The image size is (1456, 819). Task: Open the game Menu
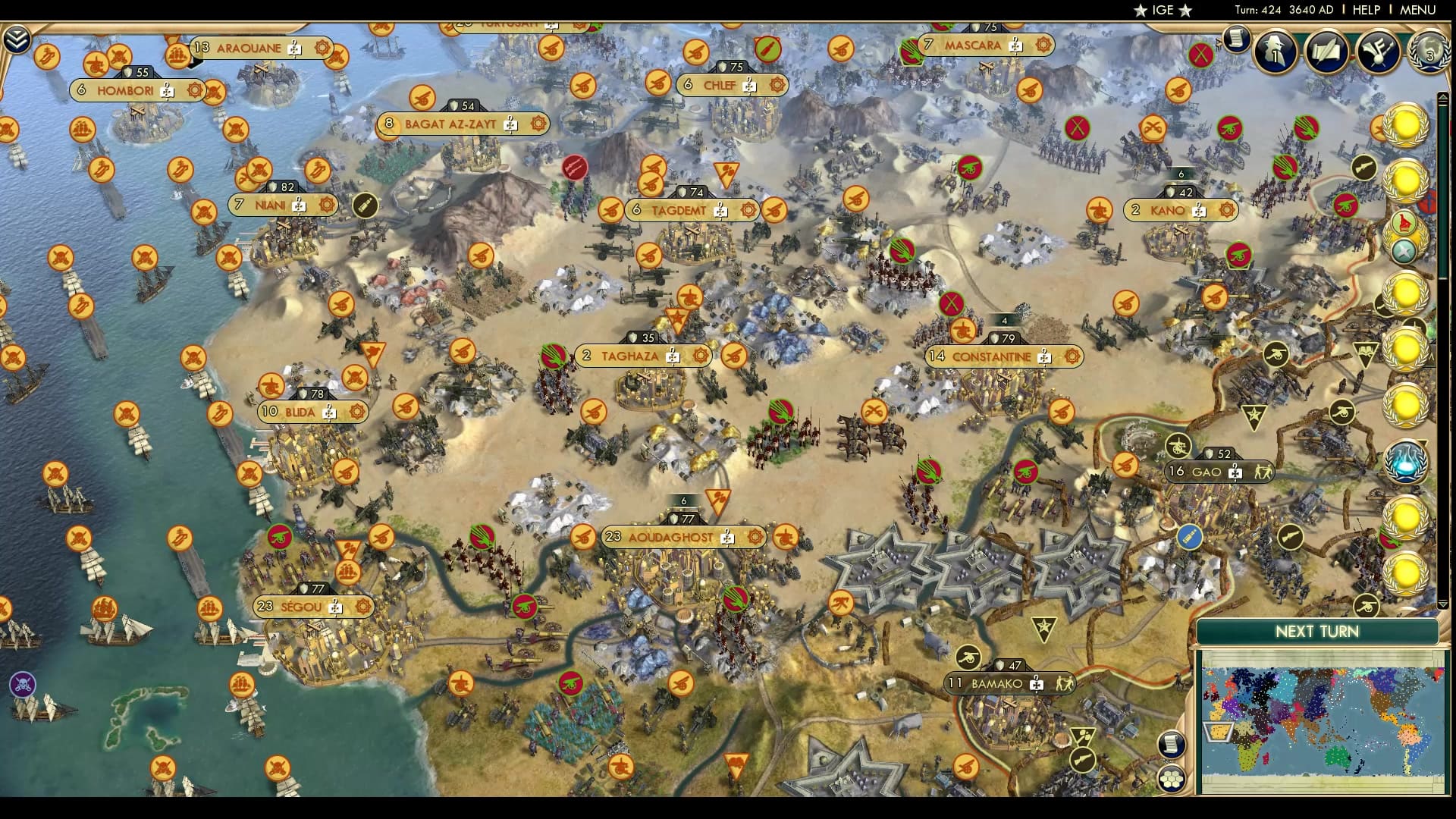1417,10
